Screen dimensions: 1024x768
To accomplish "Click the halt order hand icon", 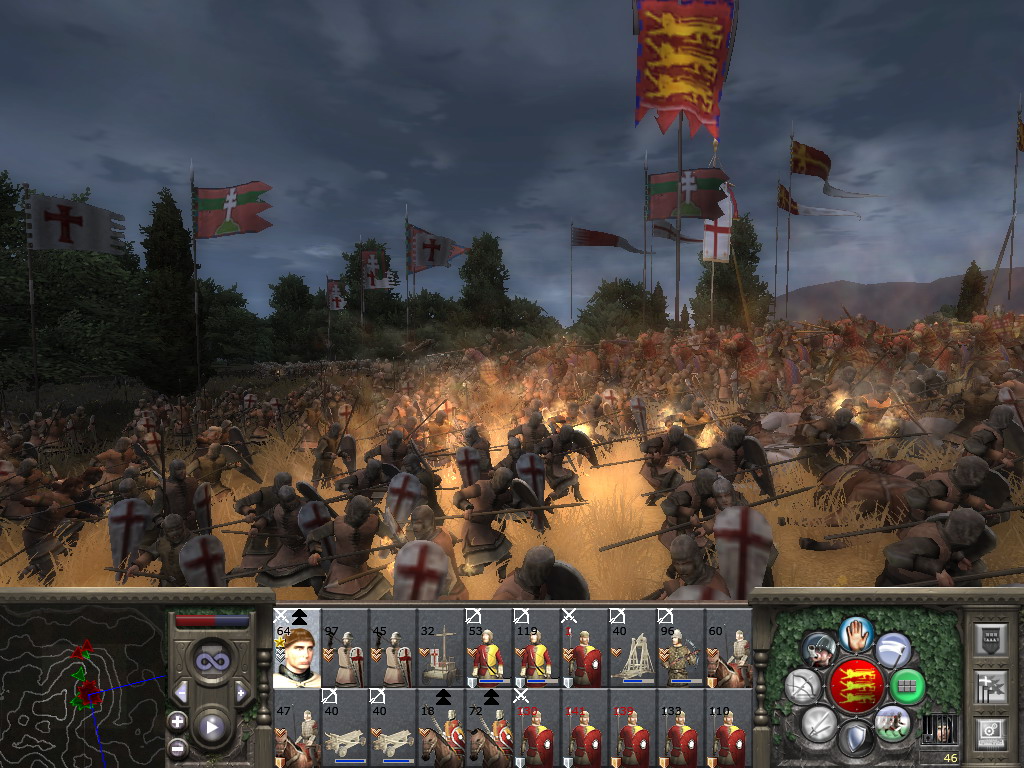I will tap(856, 633).
